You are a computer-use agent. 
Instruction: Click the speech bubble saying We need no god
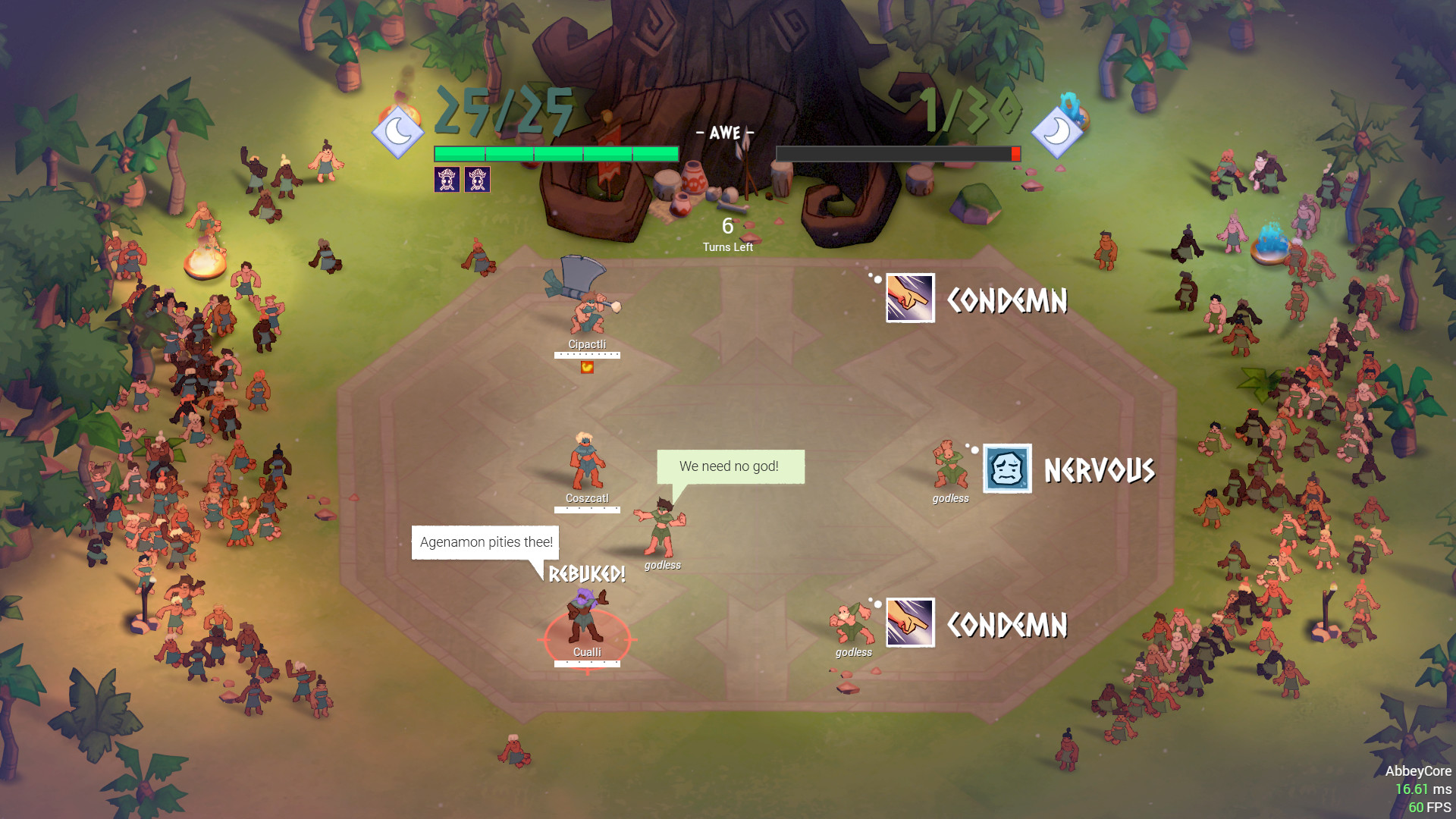coord(730,466)
